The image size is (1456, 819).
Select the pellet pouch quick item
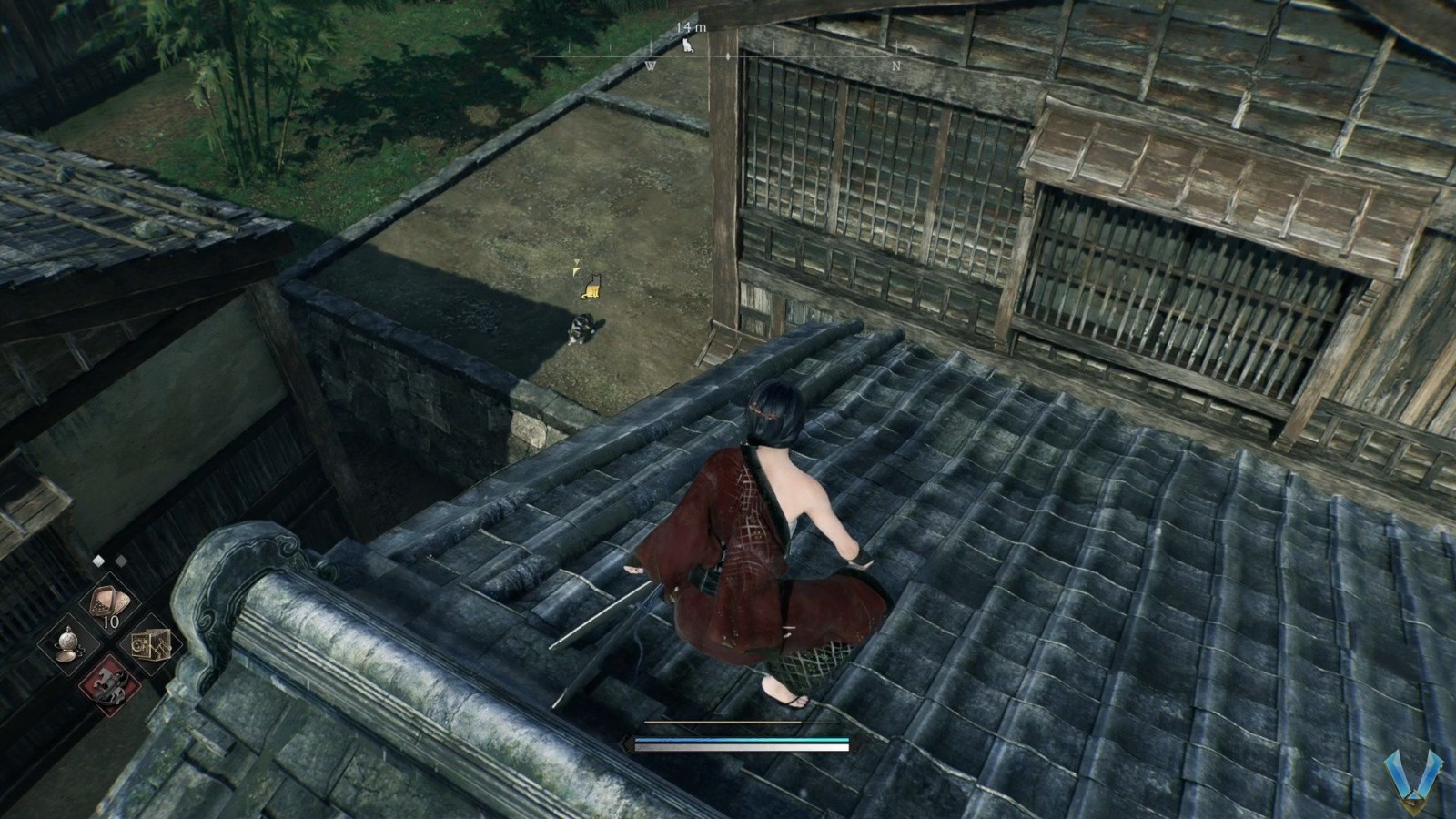[x=109, y=598]
